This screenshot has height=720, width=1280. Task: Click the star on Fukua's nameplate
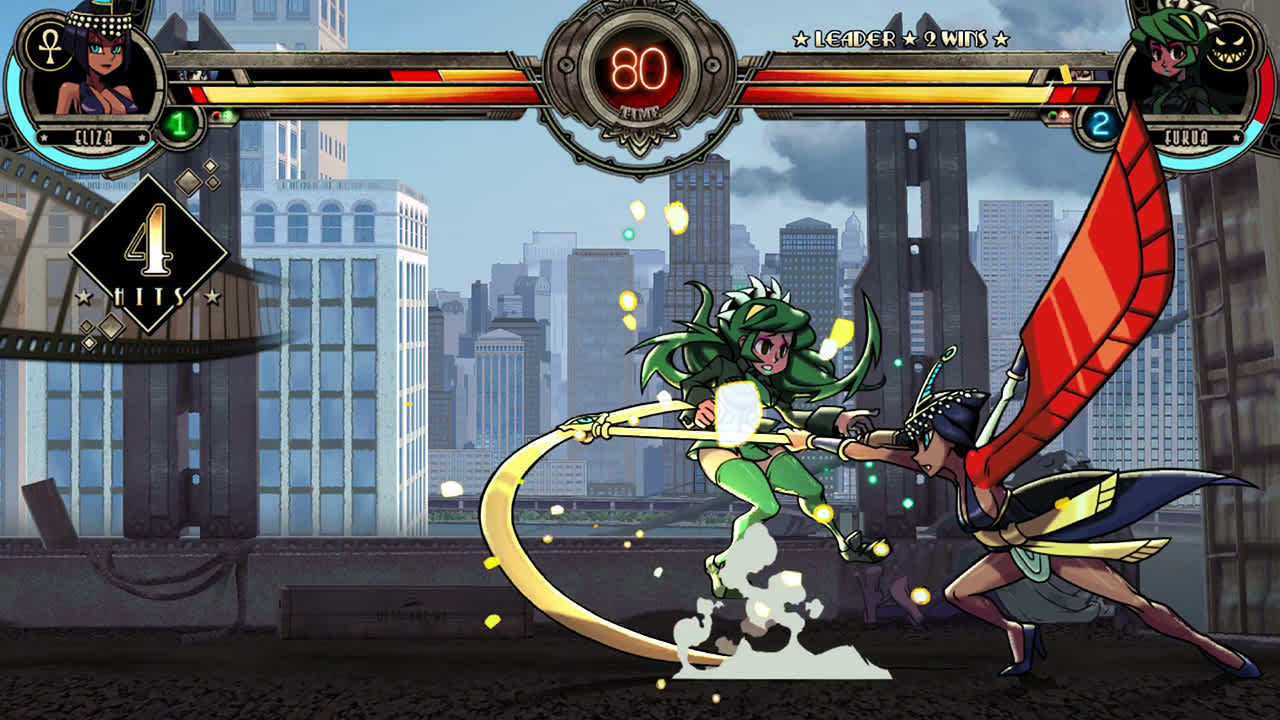click(x=1237, y=137)
